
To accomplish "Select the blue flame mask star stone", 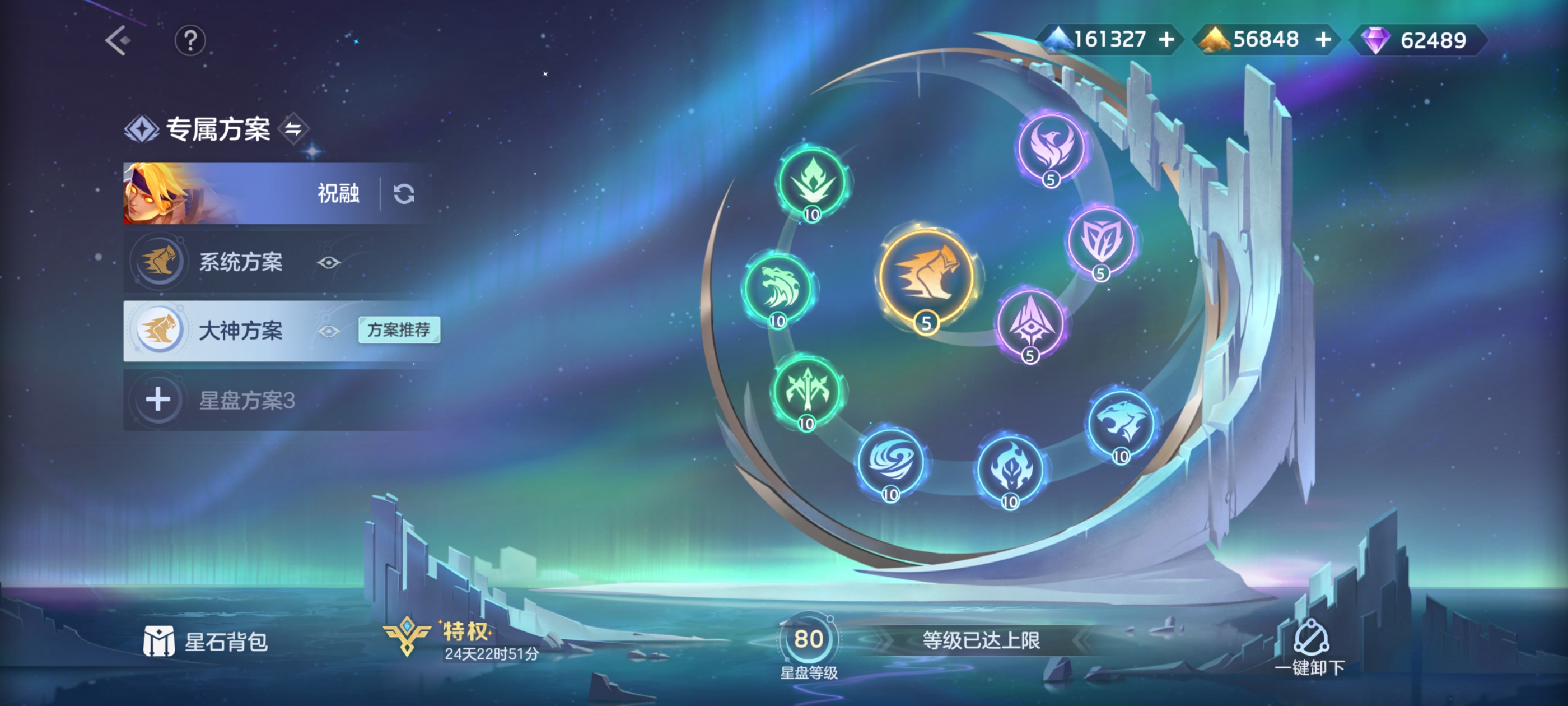I will pyautogui.click(x=1010, y=468).
